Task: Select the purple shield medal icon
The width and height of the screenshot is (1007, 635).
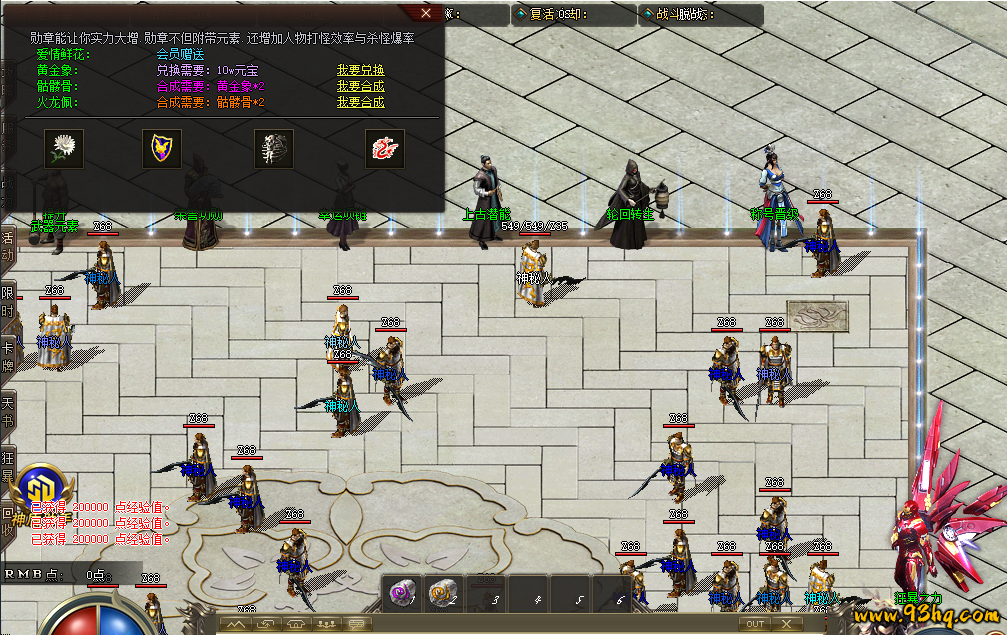Action: point(161,147)
